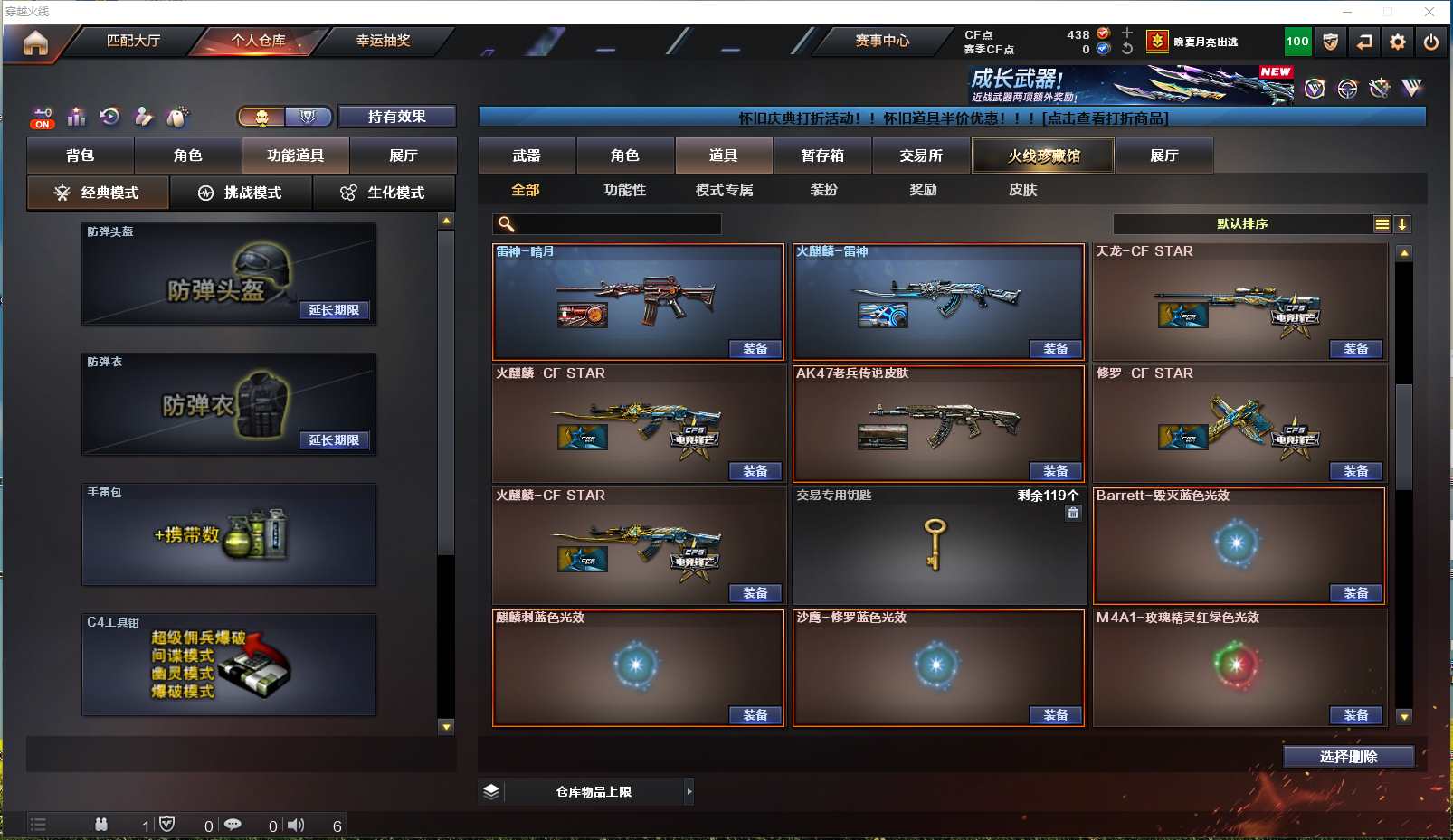Select the 功能道具 inventory tab
This screenshot has height=840, width=1453.
coord(295,156)
